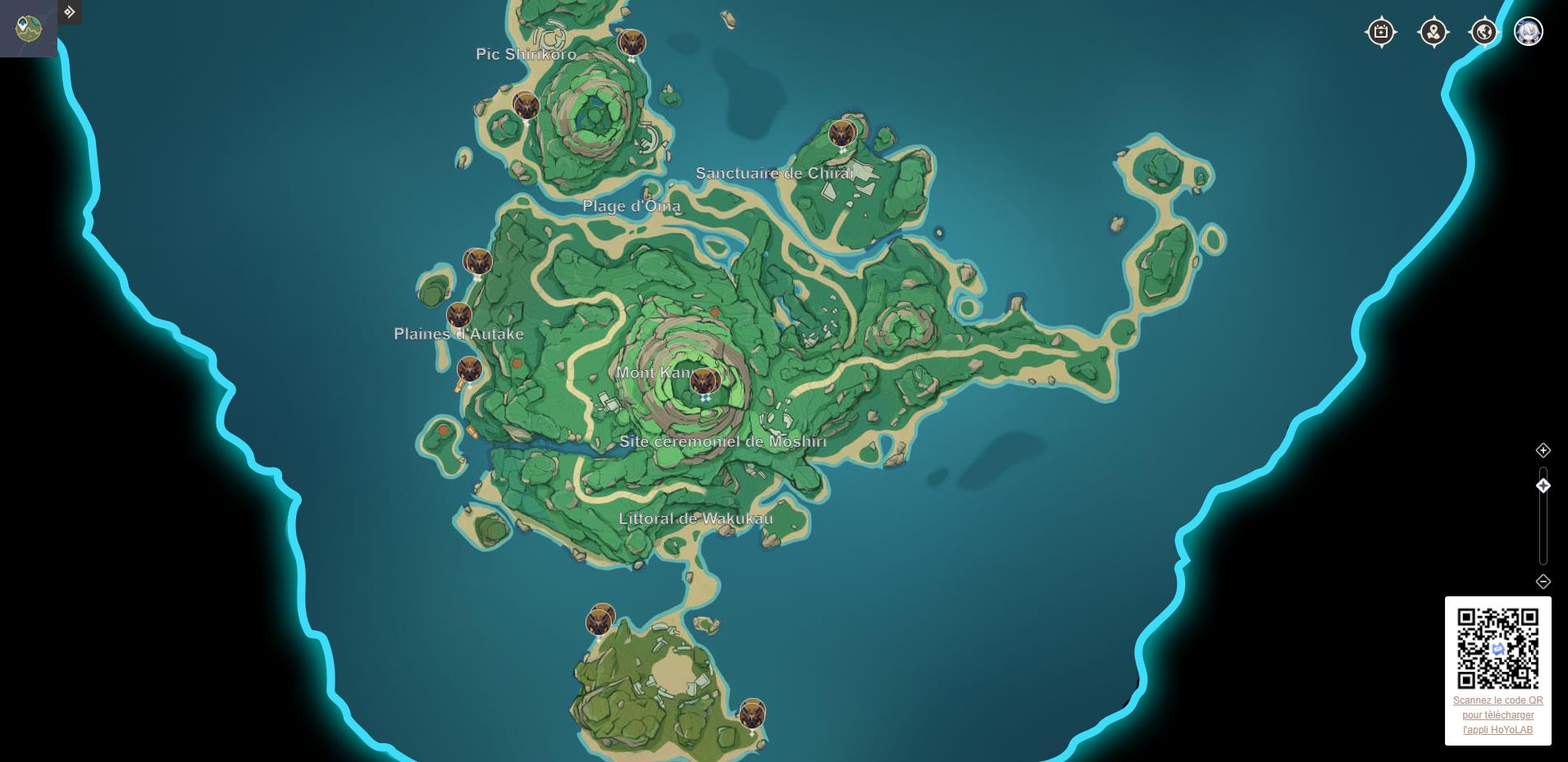Viewport: 1568px width, 762px height.
Task: Select the marker on the southern island
Action: [x=599, y=622]
